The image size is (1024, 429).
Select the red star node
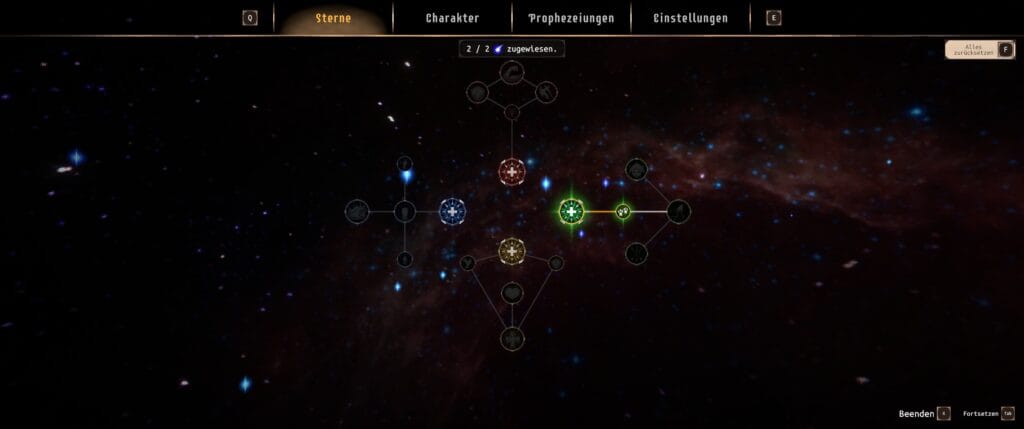[x=512, y=173]
